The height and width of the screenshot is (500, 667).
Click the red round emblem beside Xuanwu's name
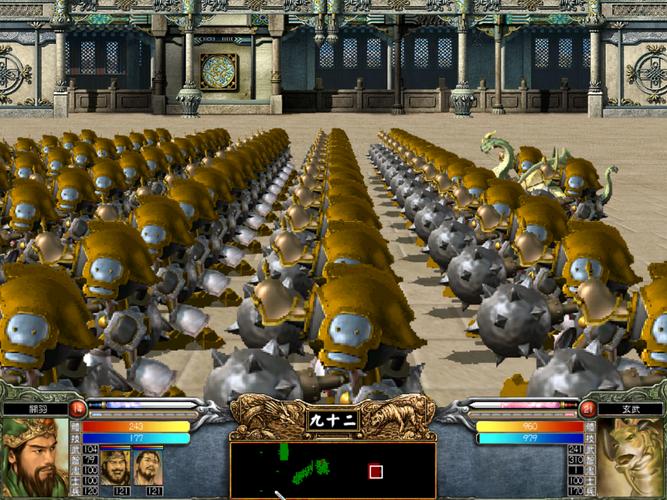(x=588, y=408)
